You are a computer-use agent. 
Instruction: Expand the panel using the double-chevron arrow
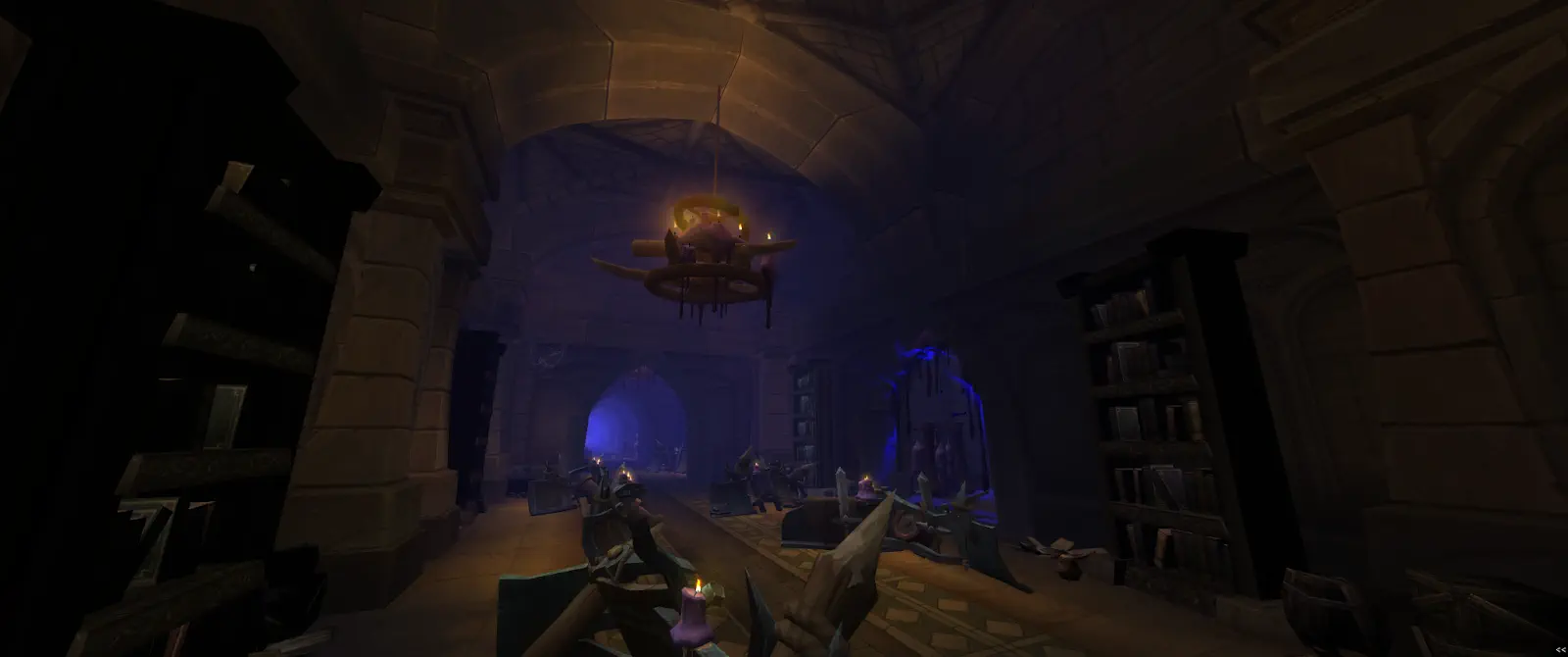(1559, 649)
